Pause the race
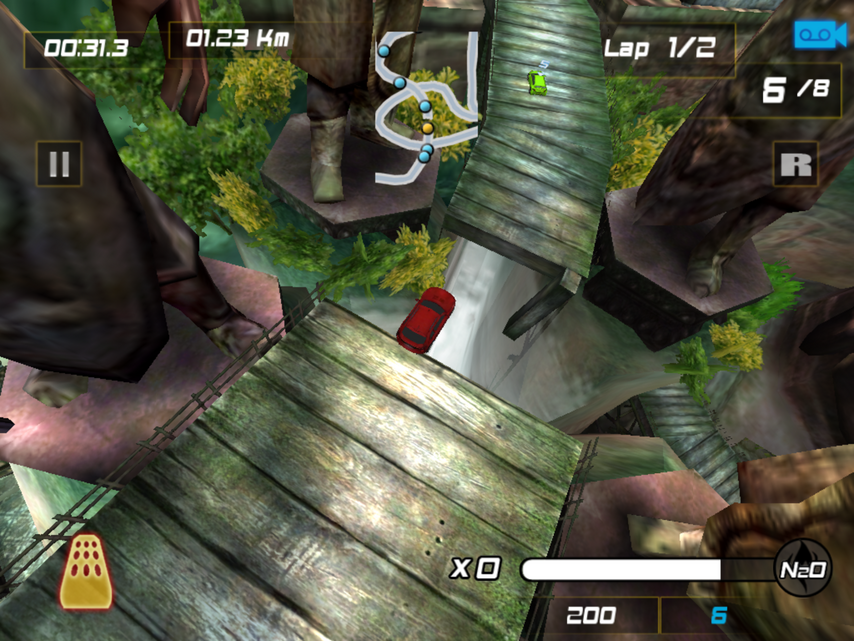854x641 pixels. [x=59, y=164]
